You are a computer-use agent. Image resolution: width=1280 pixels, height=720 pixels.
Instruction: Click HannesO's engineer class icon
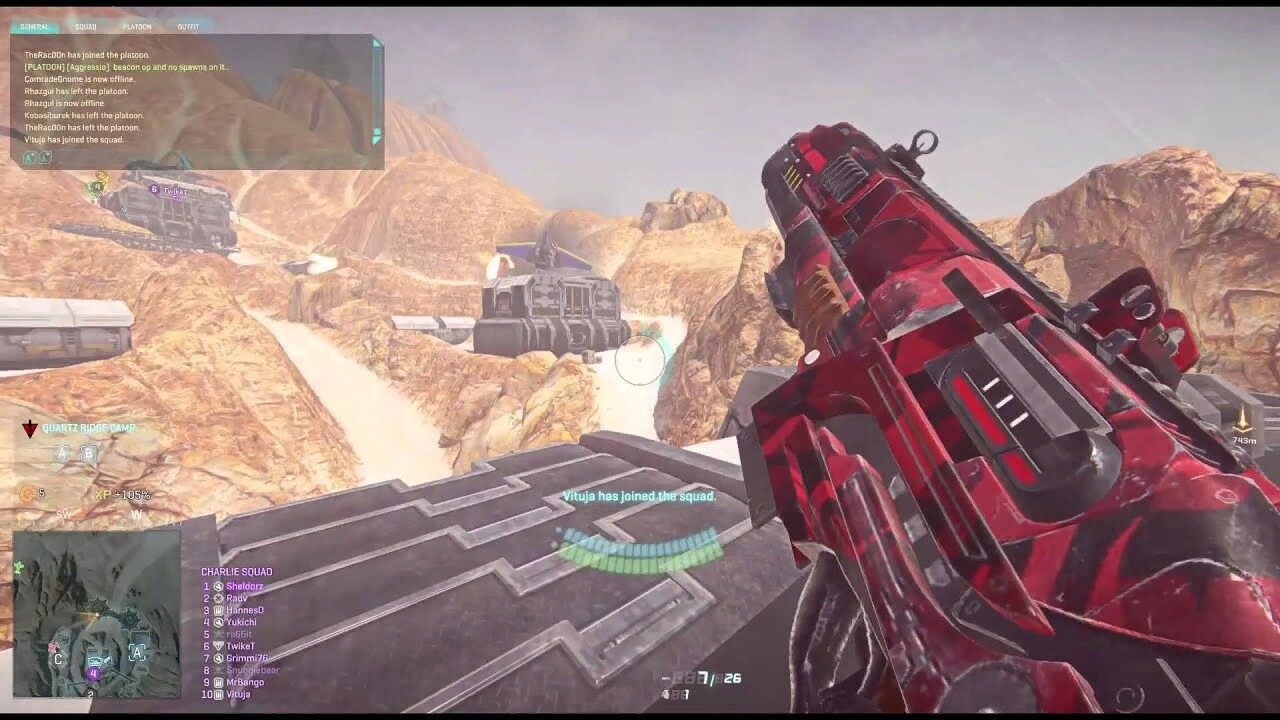click(218, 611)
